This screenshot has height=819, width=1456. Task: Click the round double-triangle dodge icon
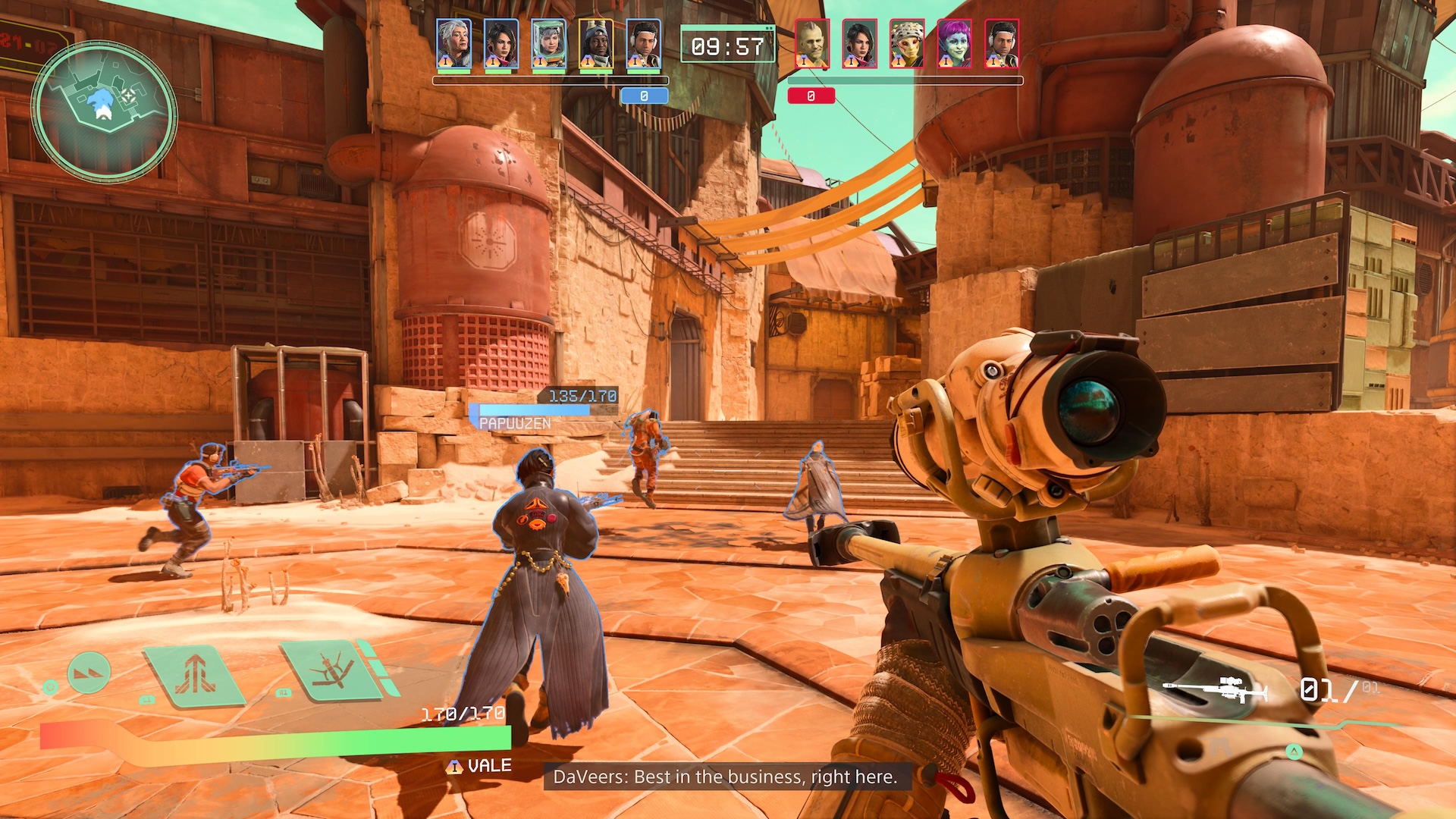click(x=89, y=672)
